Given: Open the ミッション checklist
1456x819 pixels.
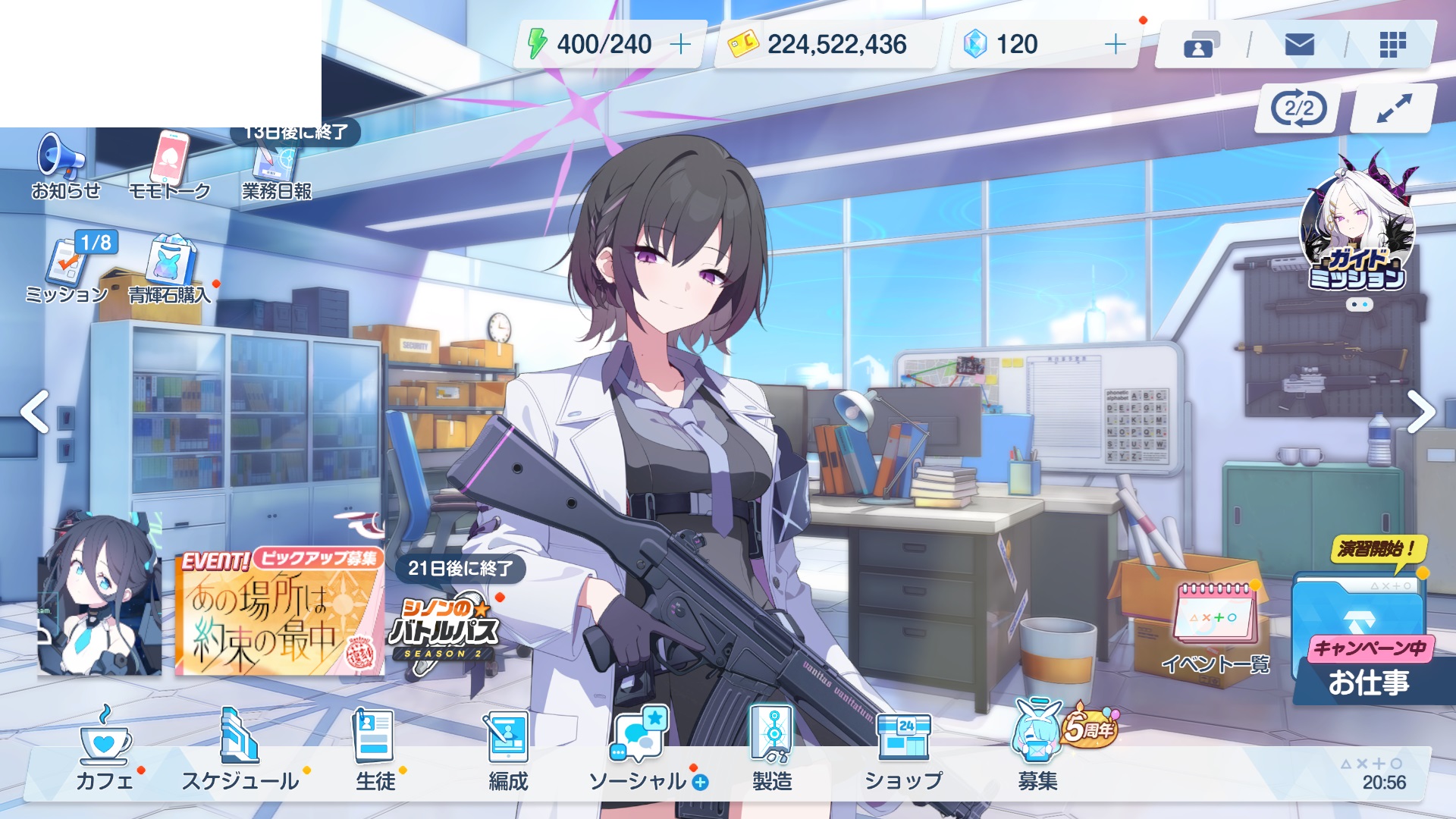Looking at the screenshot, I should 68,269.
